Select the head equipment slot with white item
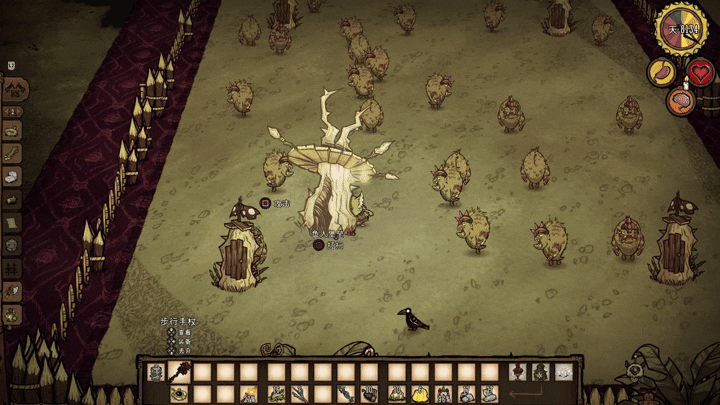Image resolution: width=720 pixels, height=405 pixels. coord(564,372)
